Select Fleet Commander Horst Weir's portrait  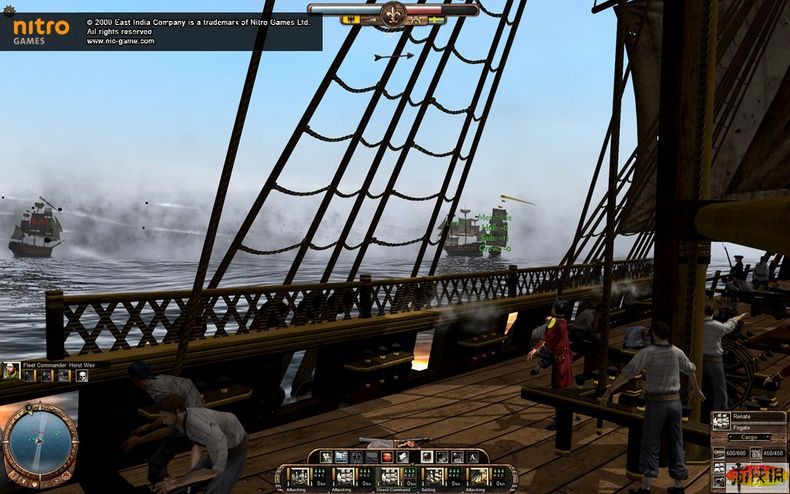pyautogui.click(x=11, y=371)
